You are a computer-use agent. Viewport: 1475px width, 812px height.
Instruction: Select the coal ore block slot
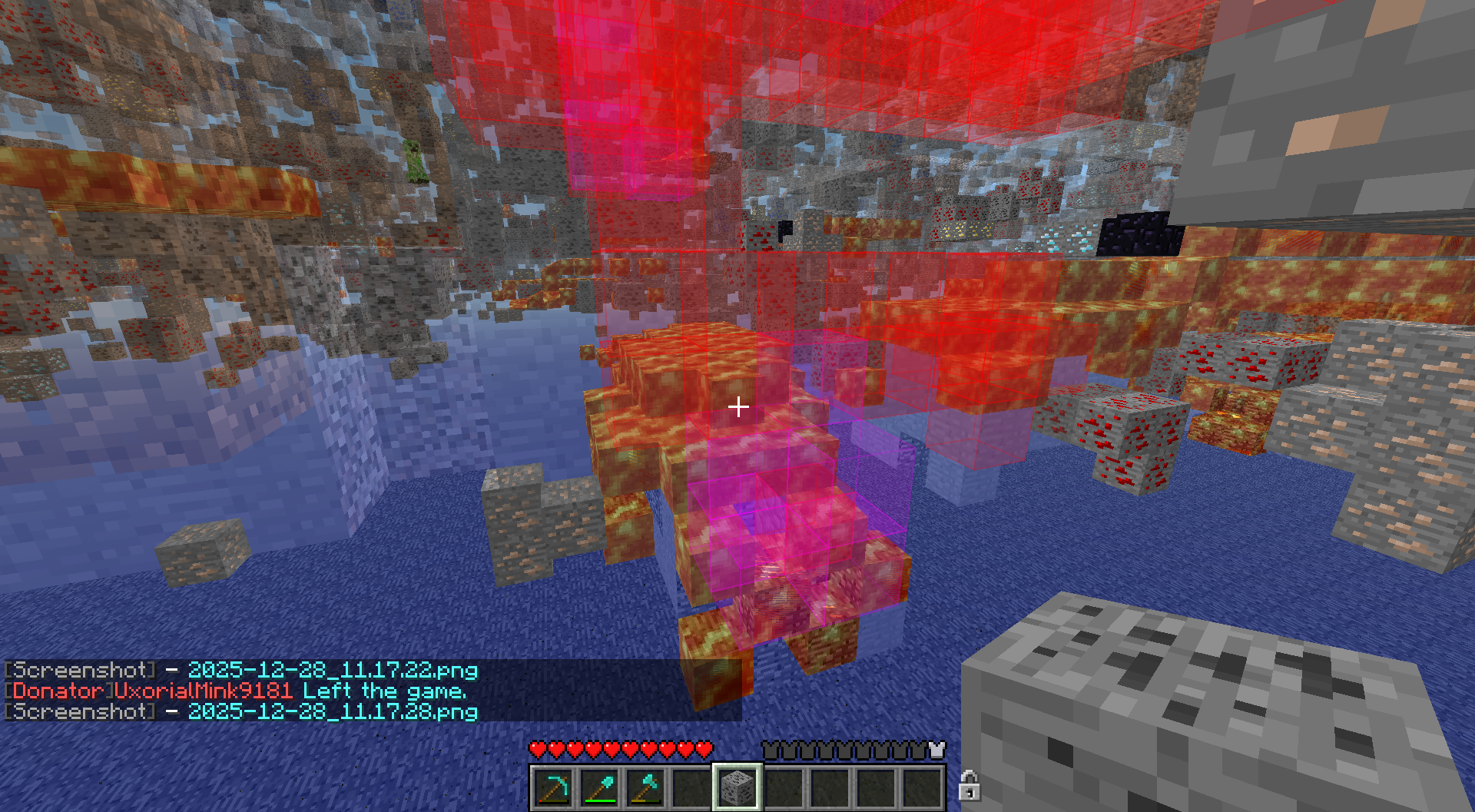pyautogui.click(x=737, y=787)
